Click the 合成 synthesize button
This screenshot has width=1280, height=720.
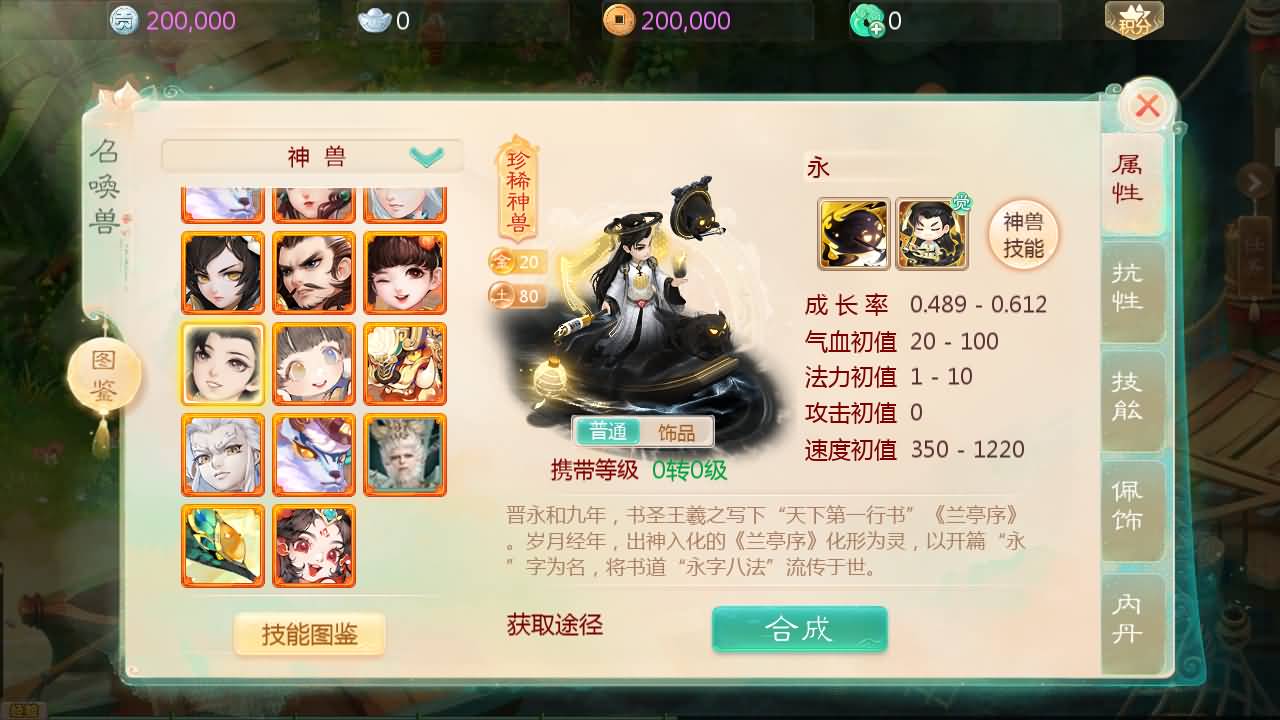pos(799,629)
